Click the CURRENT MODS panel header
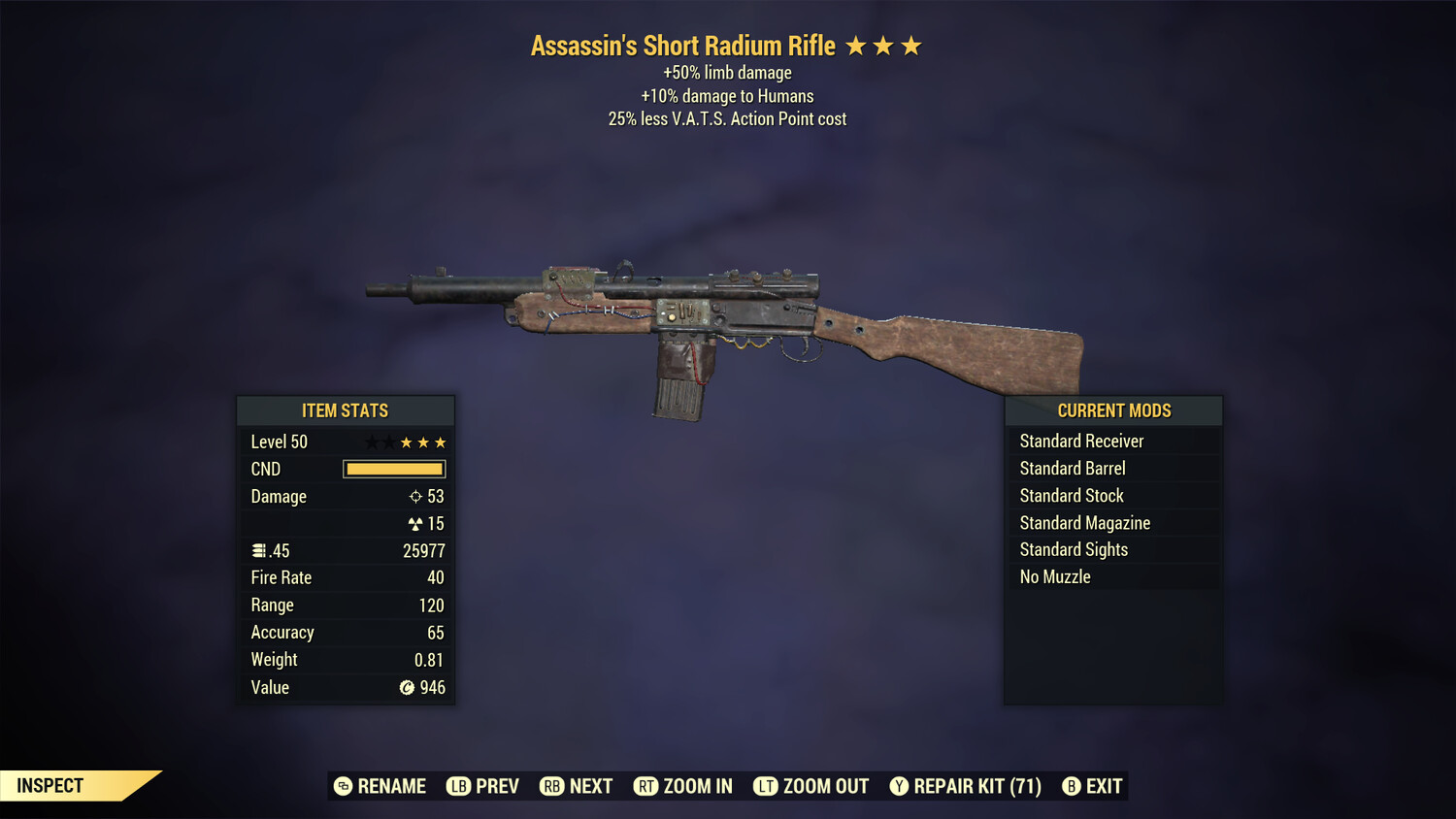Screen dimensions: 1456x819 point(1113,409)
